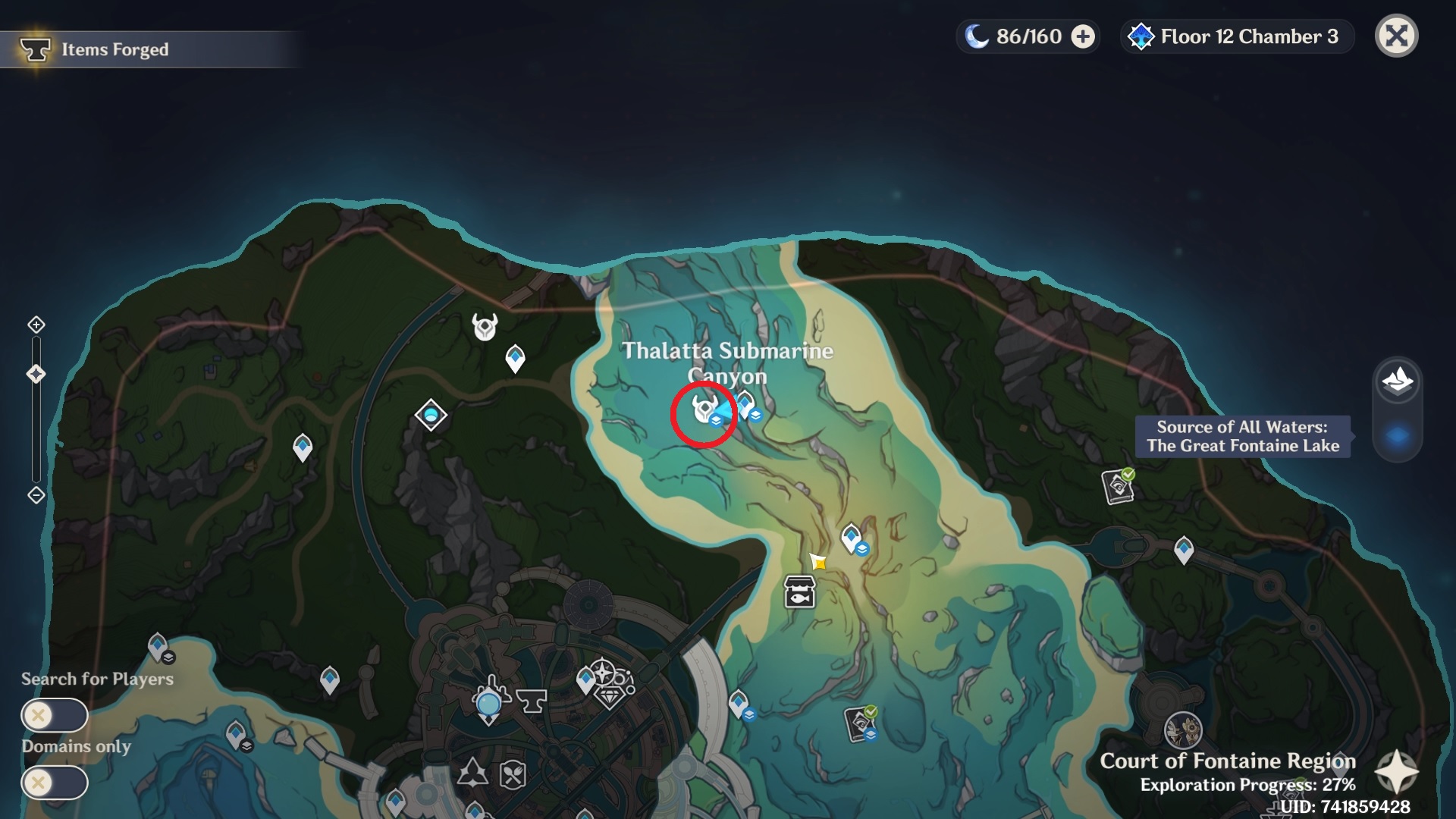
Task: Select the restaurant fork and knife marker
Action: coord(513,774)
